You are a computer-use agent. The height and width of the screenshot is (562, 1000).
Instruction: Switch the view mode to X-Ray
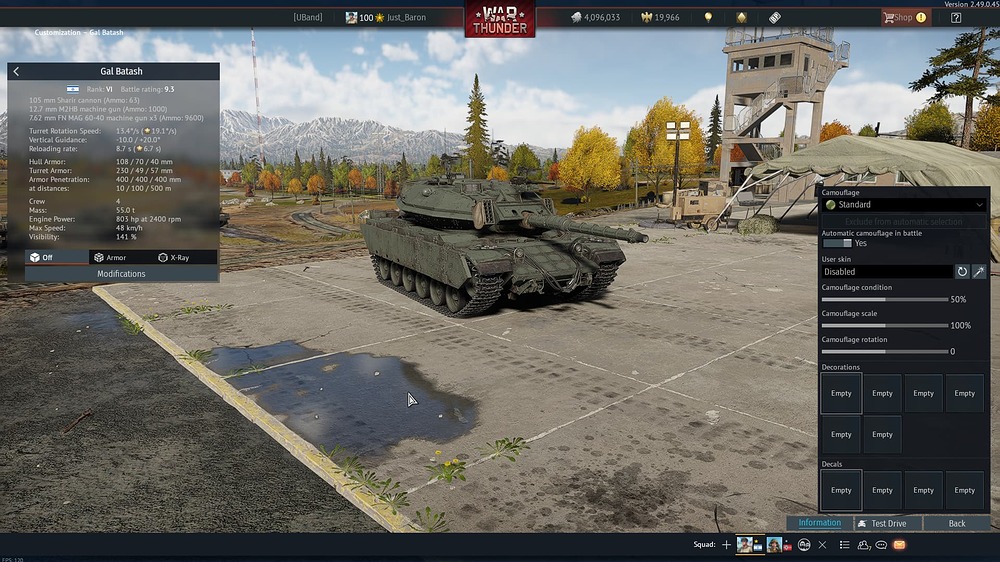(173, 257)
